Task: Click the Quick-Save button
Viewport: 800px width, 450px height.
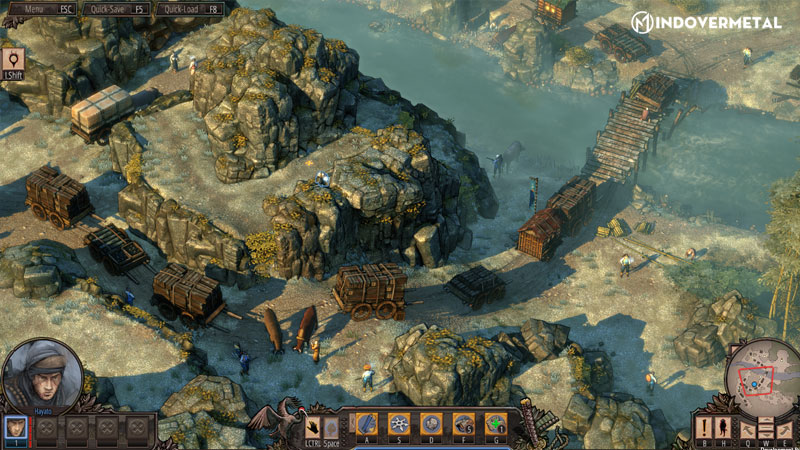Action: (x=117, y=7)
